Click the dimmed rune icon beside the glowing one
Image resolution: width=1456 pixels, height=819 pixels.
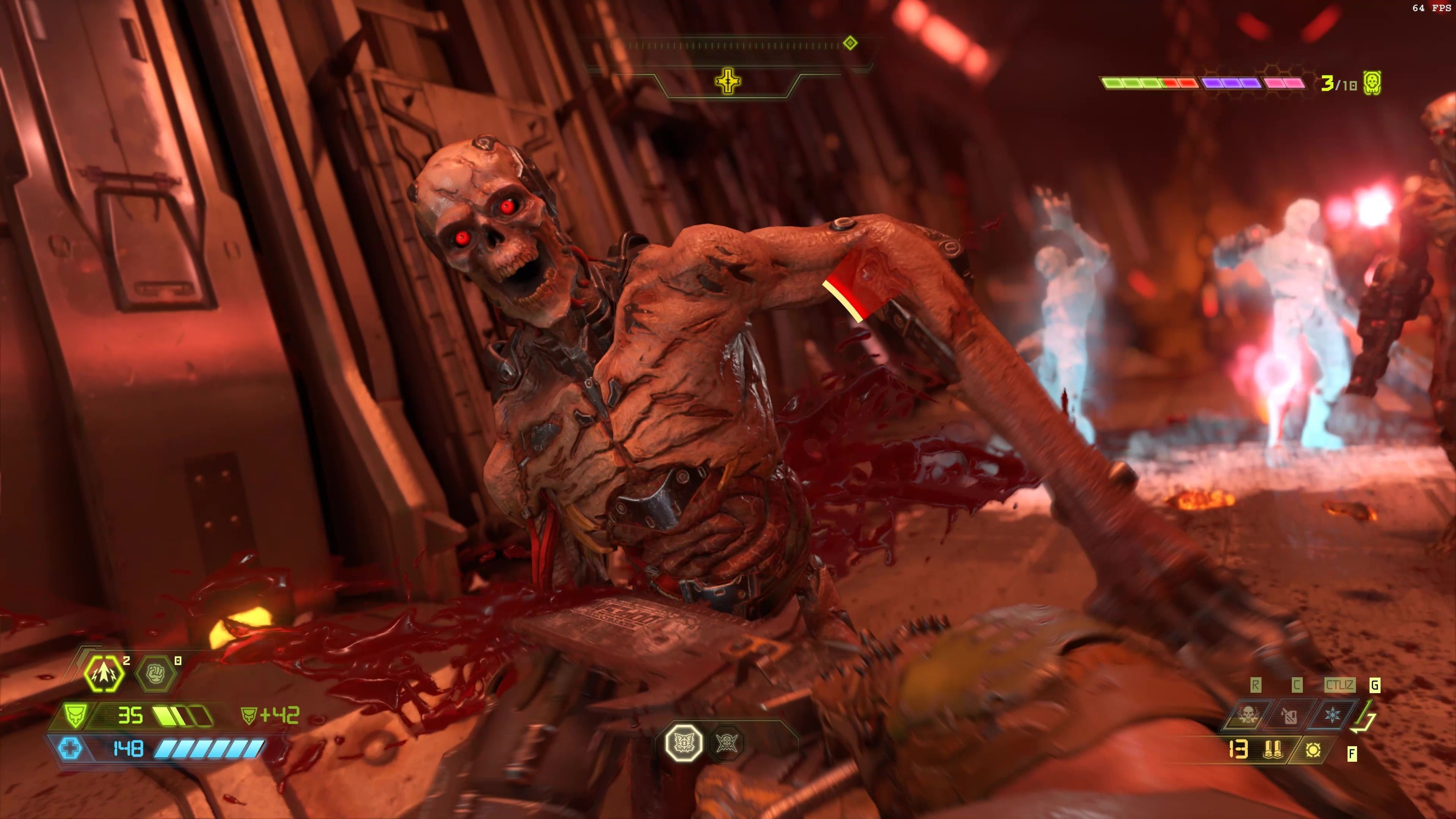pos(726,742)
